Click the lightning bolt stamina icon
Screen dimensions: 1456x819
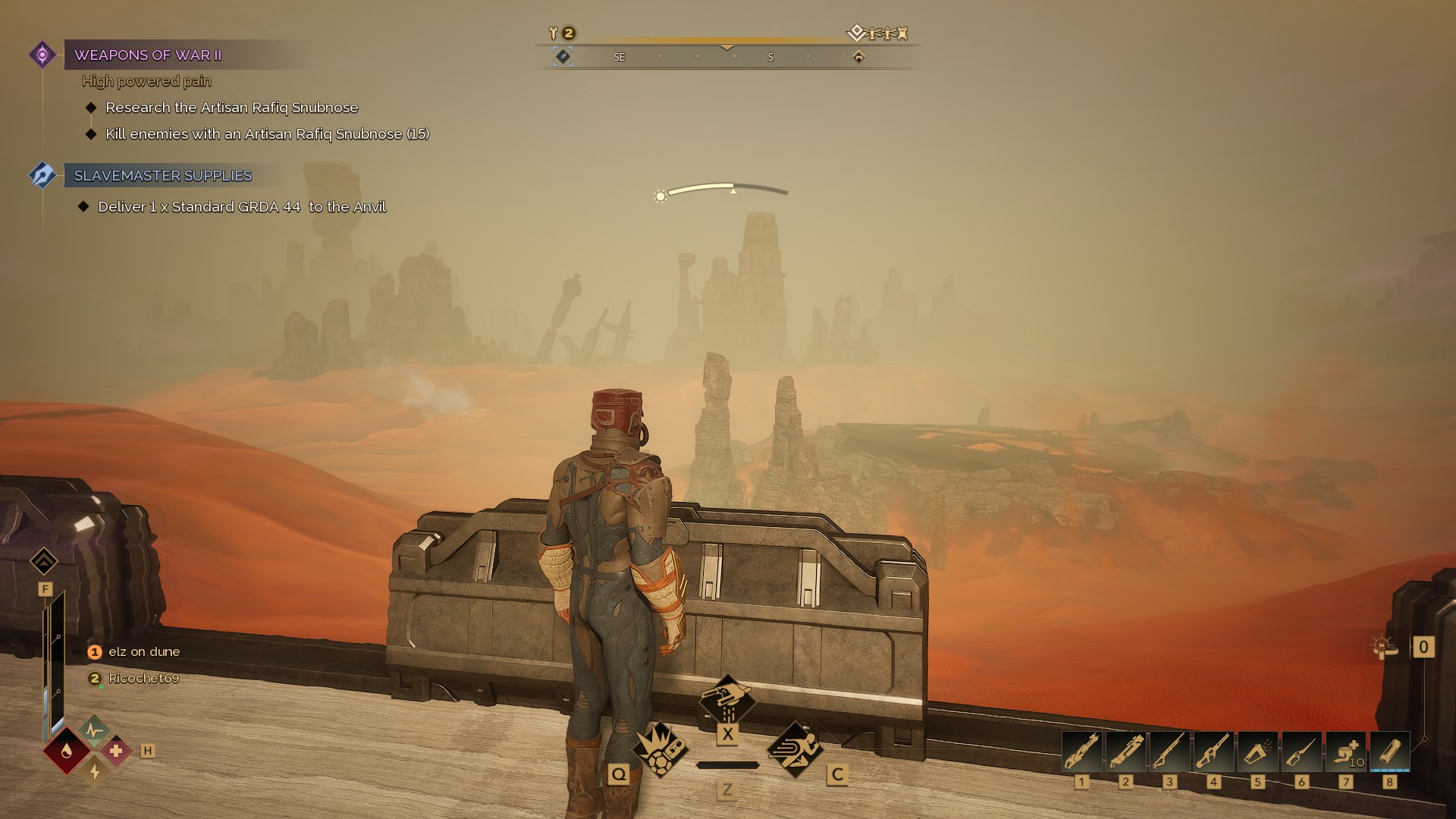[94, 771]
